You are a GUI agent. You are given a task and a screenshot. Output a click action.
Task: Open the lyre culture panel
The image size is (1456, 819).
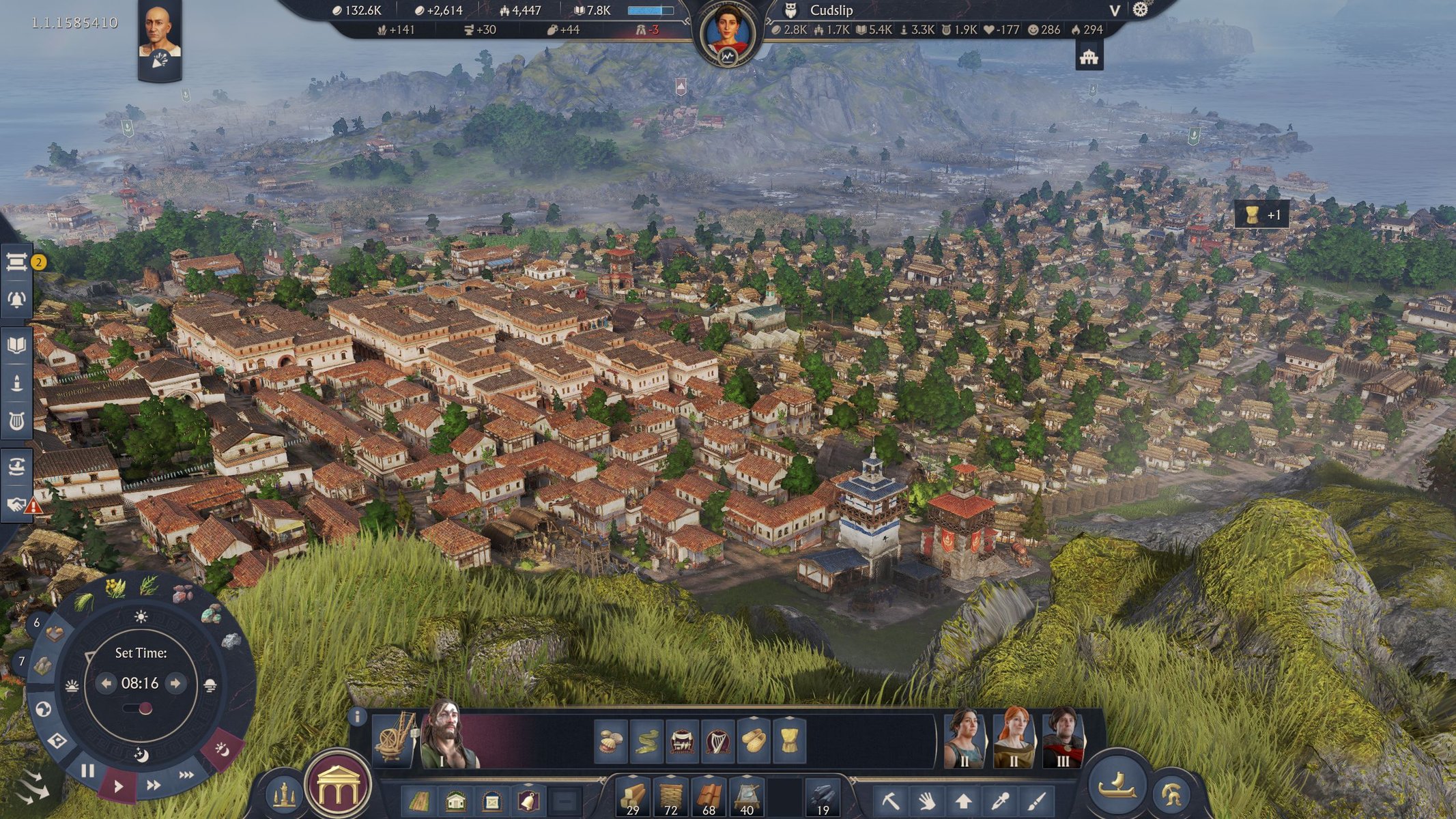16,421
